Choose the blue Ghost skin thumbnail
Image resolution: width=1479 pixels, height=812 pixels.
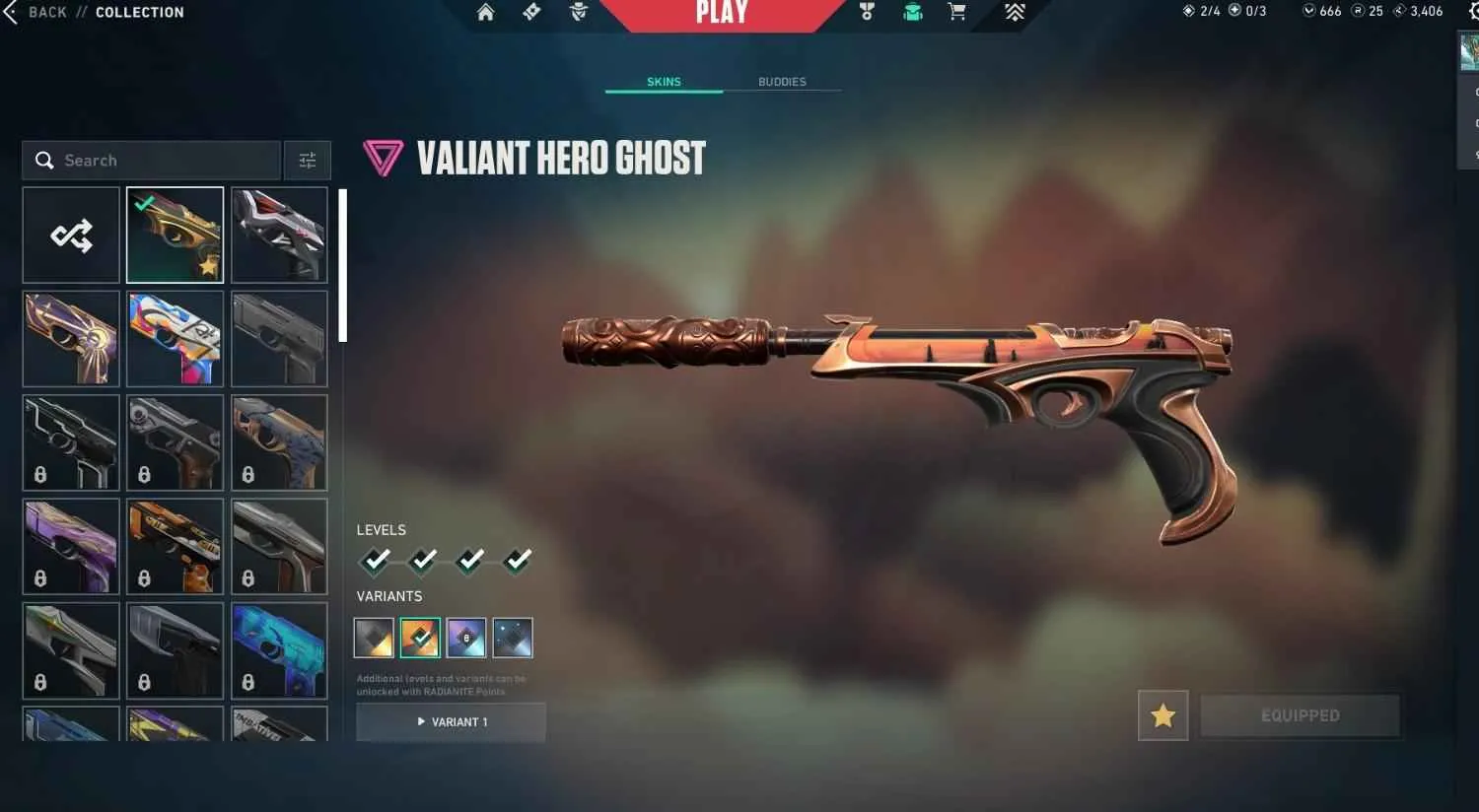pos(279,650)
